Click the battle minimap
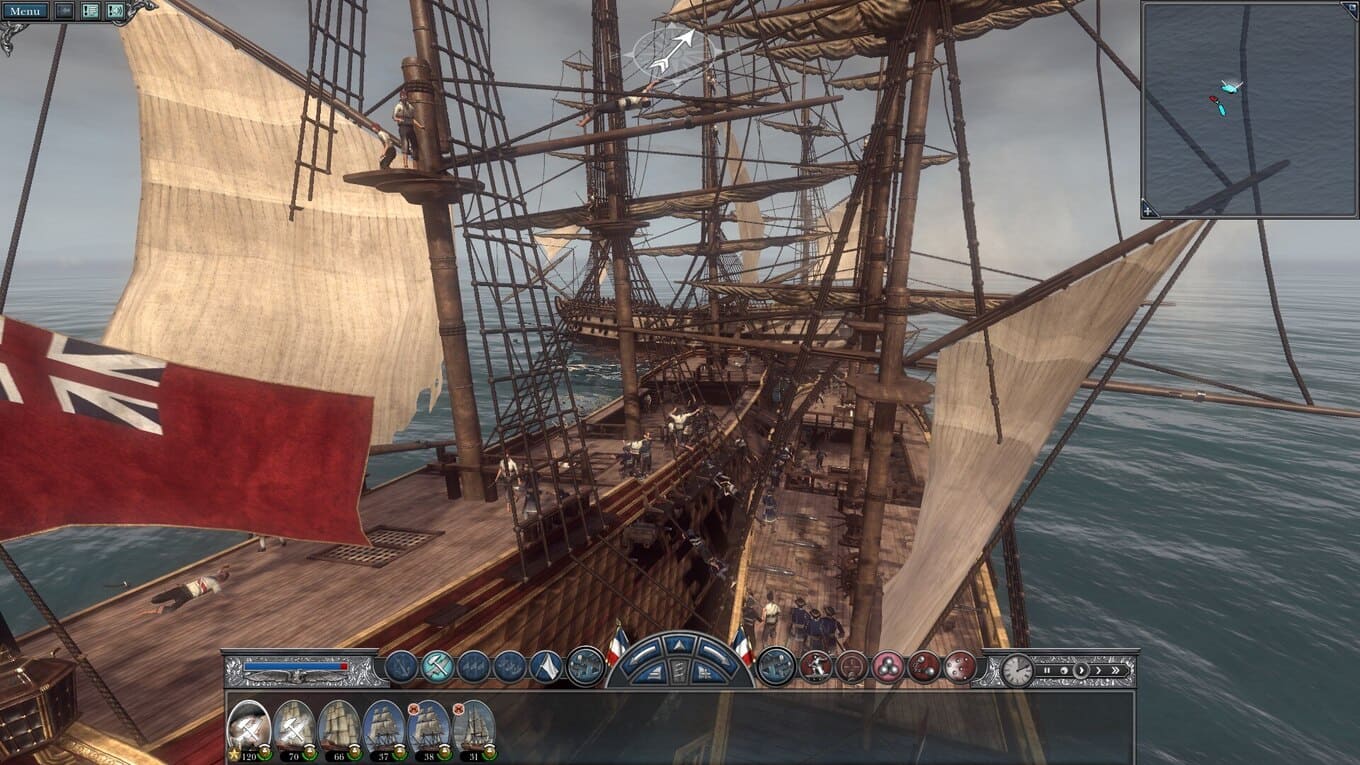Viewport: 1360px width, 765px height. 1249,109
